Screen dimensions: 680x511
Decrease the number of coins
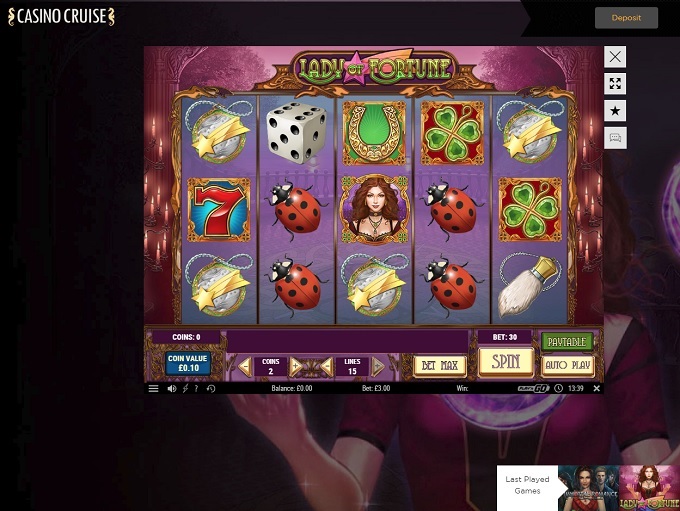(245, 366)
